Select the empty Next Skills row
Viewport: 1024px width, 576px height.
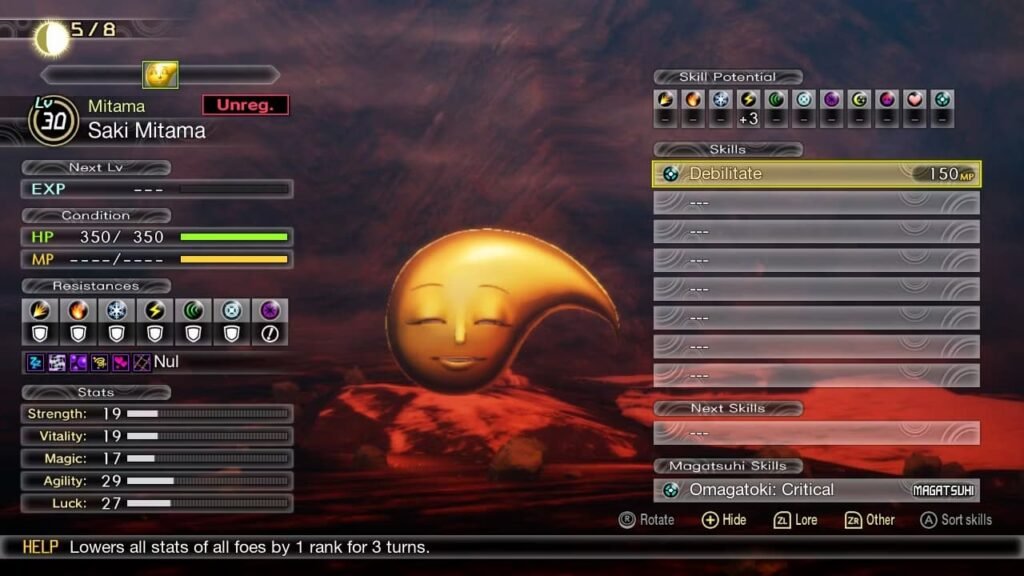[816, 433]
